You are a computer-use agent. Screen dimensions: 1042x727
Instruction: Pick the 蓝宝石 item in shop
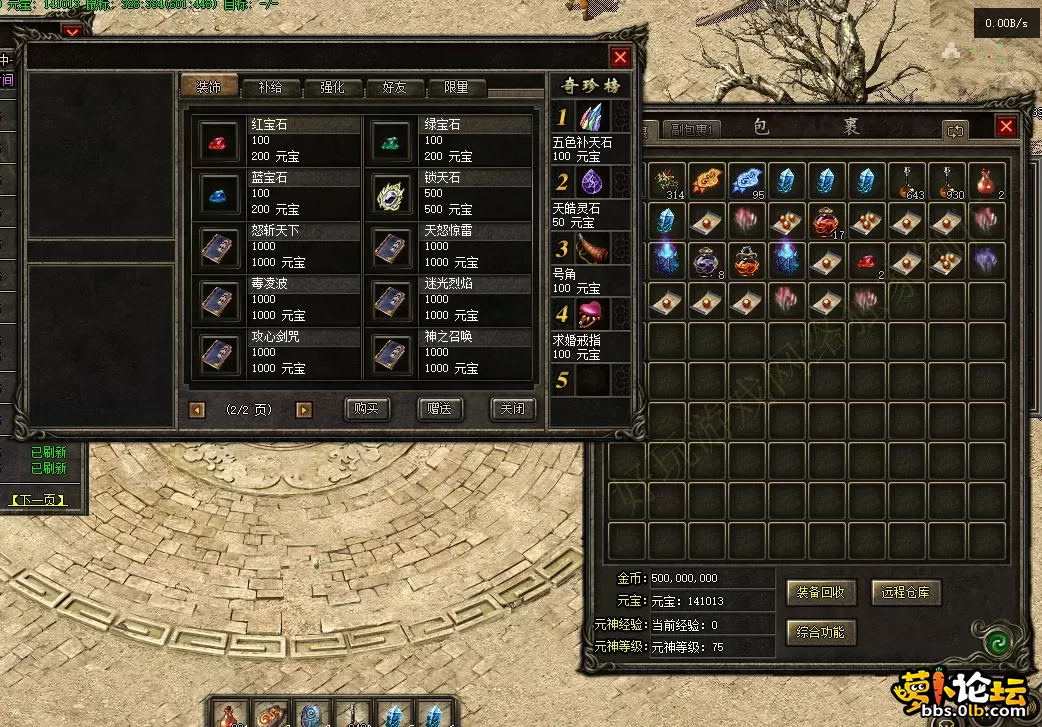pyautogui.click(x=217, y=192)
